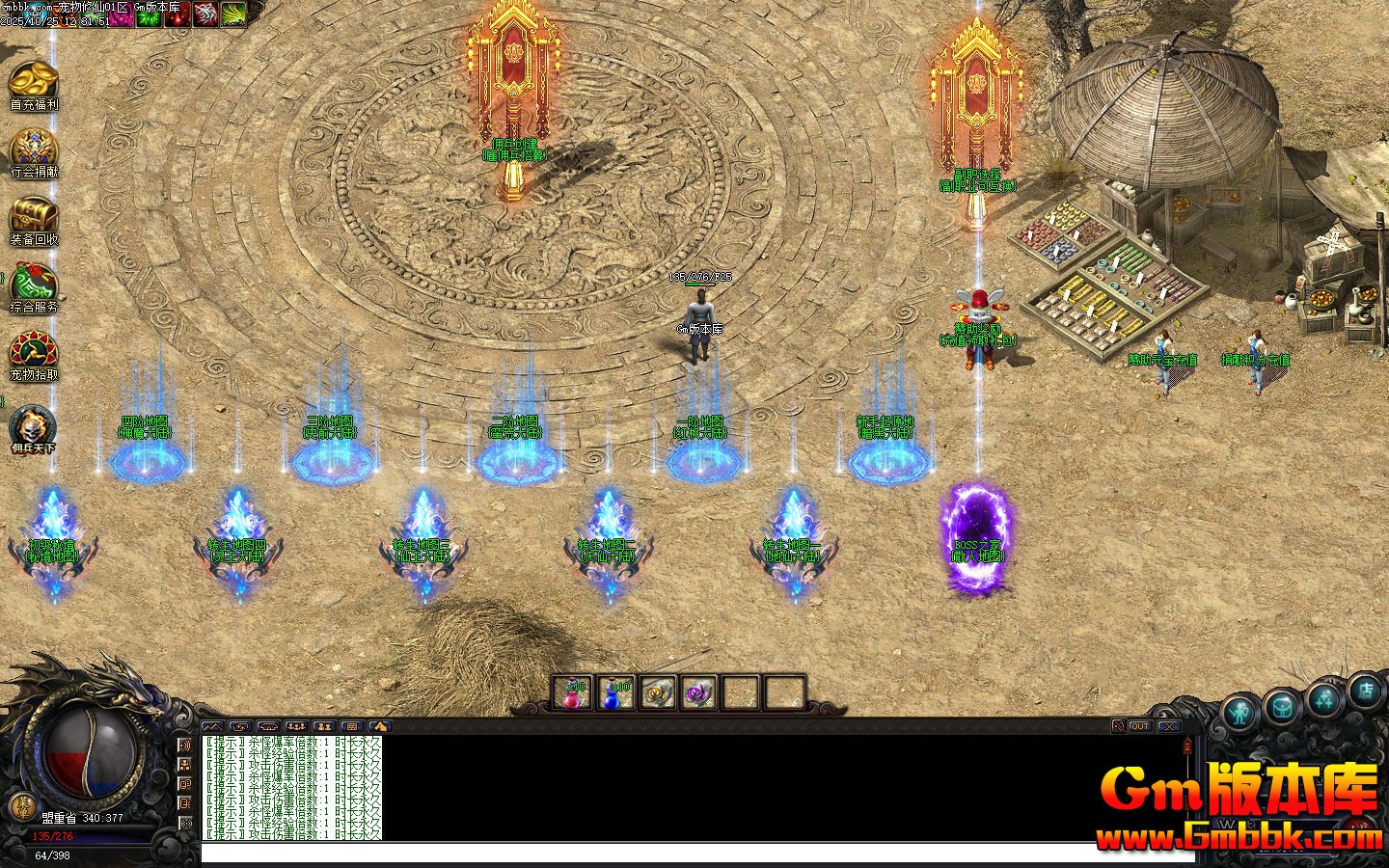1389x868 pixels.
Task: Toggle the 宠物拾取 pet pickup icon
Action: [x=34, y=352]
